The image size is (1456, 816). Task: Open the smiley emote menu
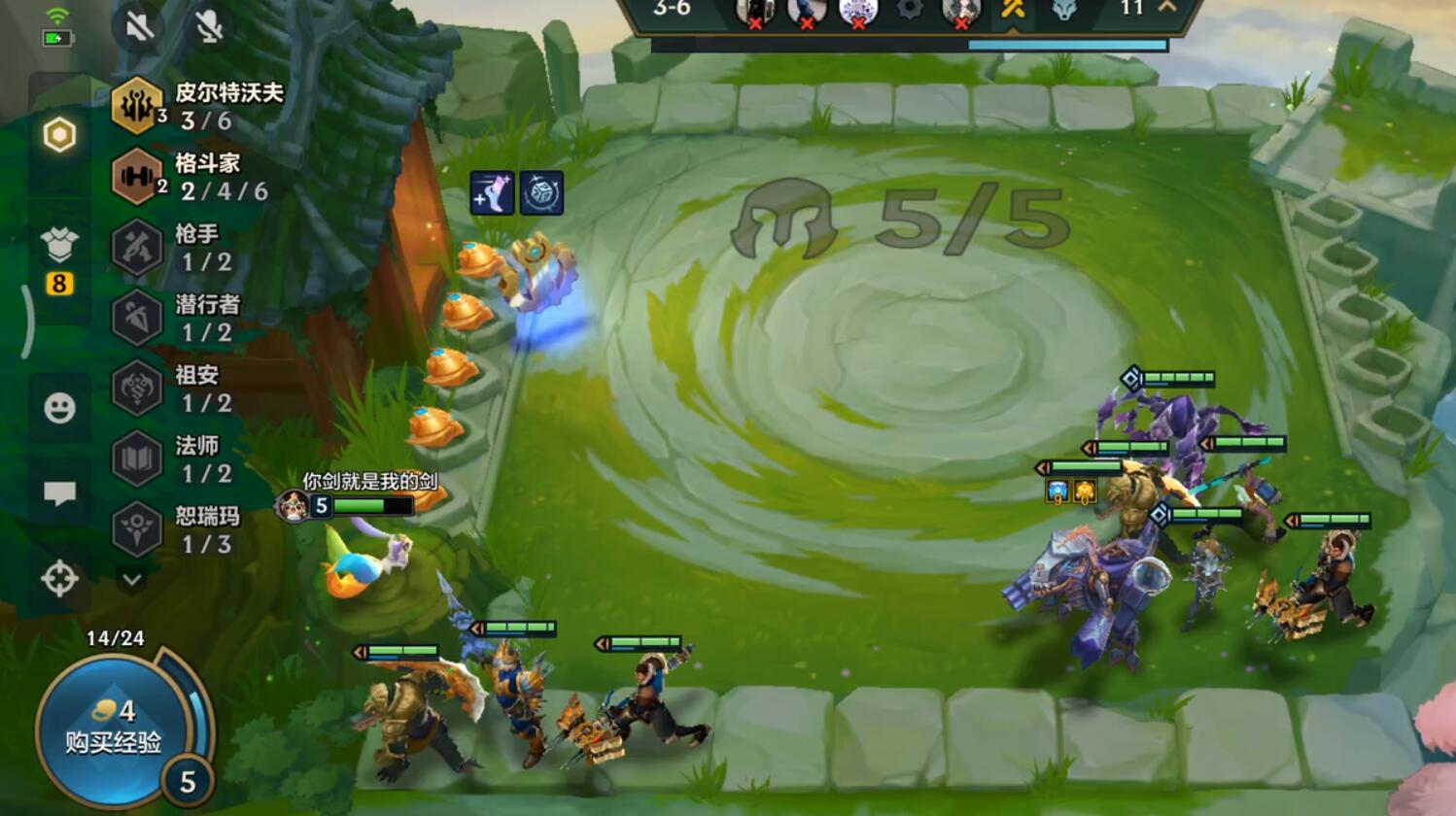point(59,408)
